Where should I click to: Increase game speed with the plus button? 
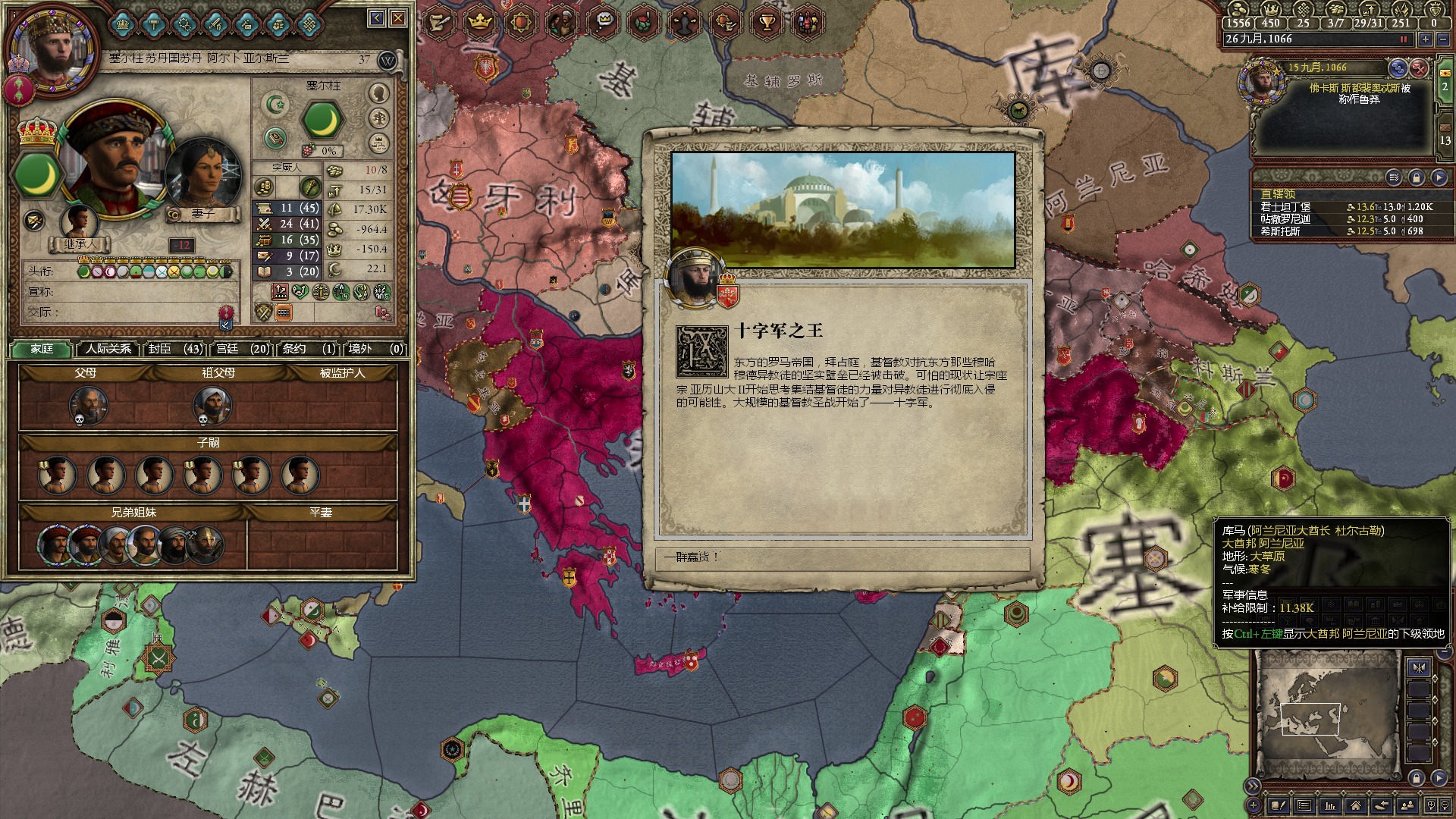pyautogui.click(x=1426, y=39)
